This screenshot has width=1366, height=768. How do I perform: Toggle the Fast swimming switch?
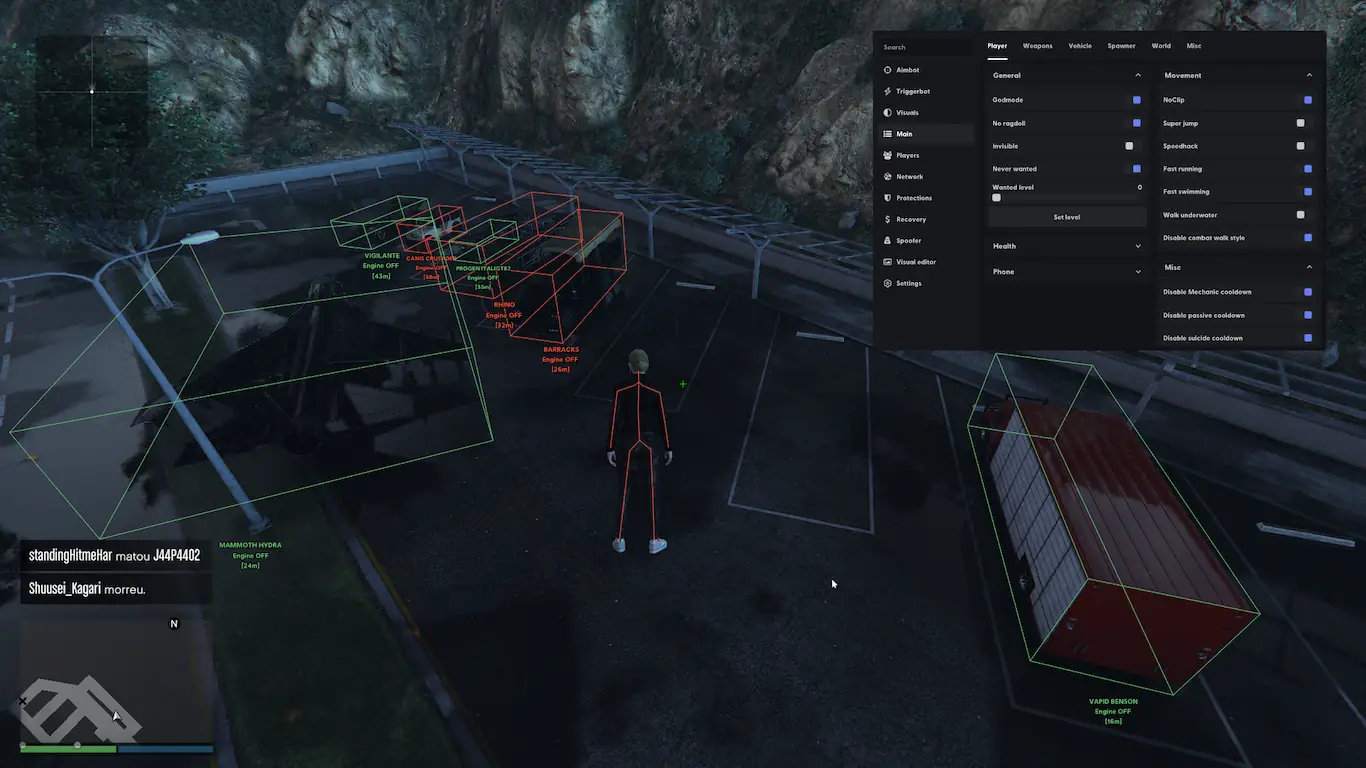[1308, 192]
